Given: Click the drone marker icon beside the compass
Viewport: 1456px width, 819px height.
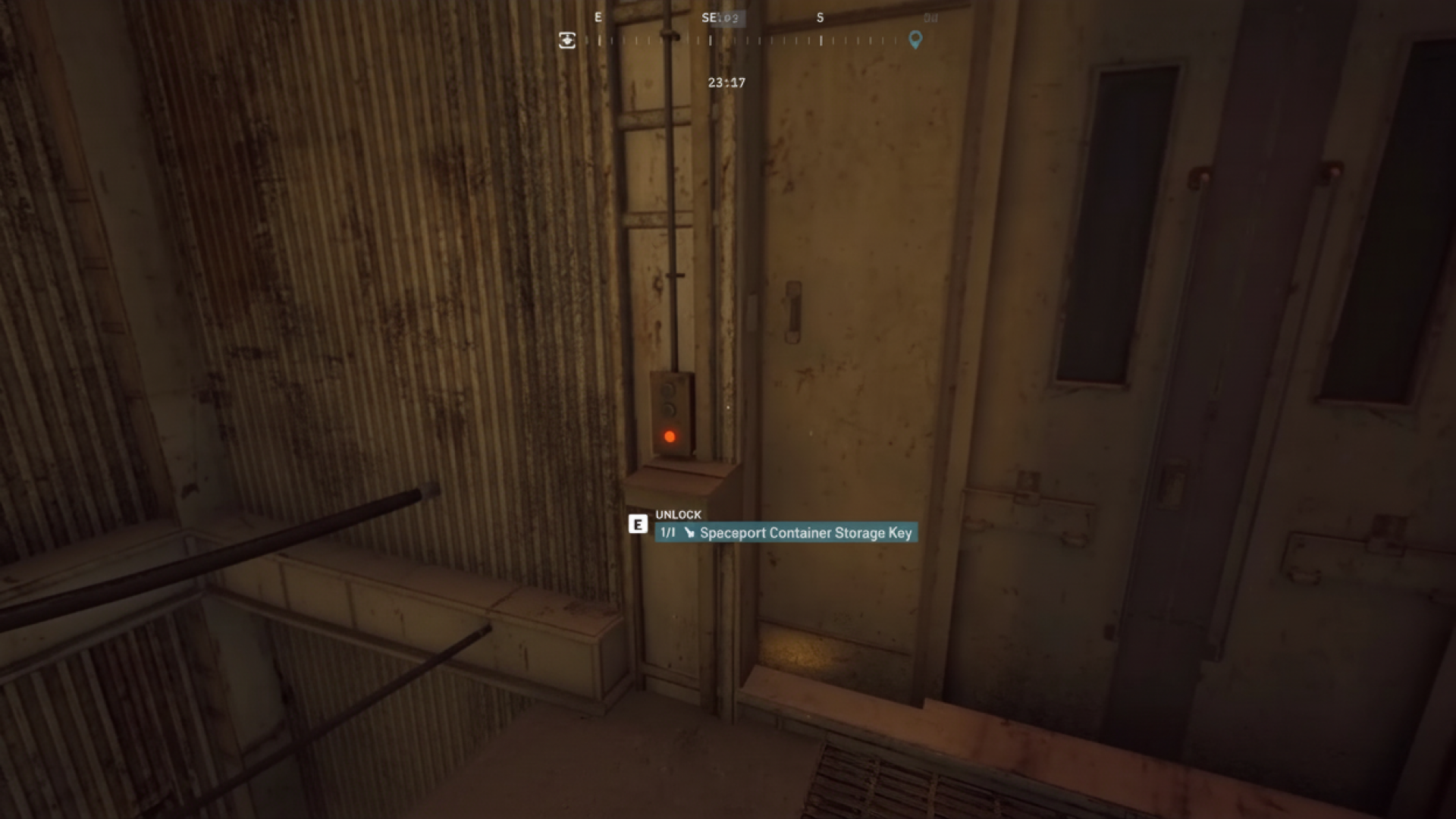Looking at the screenshot, I should (x=567, y=40).
